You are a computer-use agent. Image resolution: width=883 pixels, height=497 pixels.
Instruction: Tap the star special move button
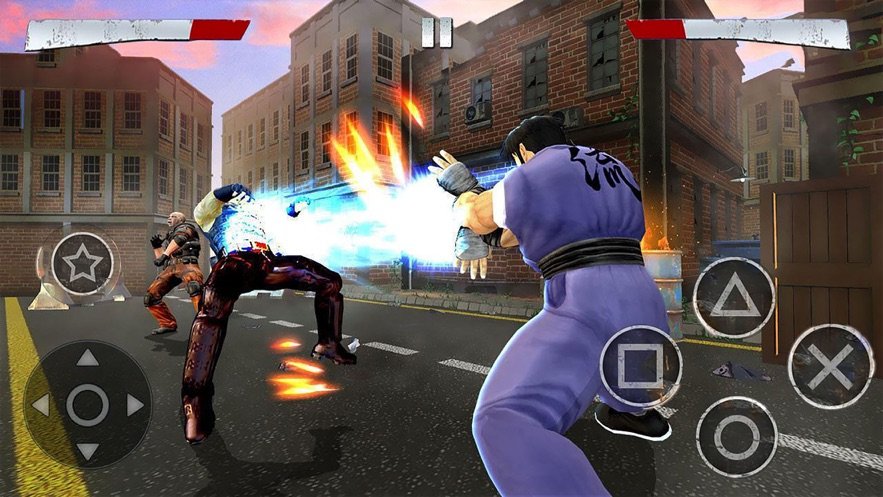click(83, 264)
